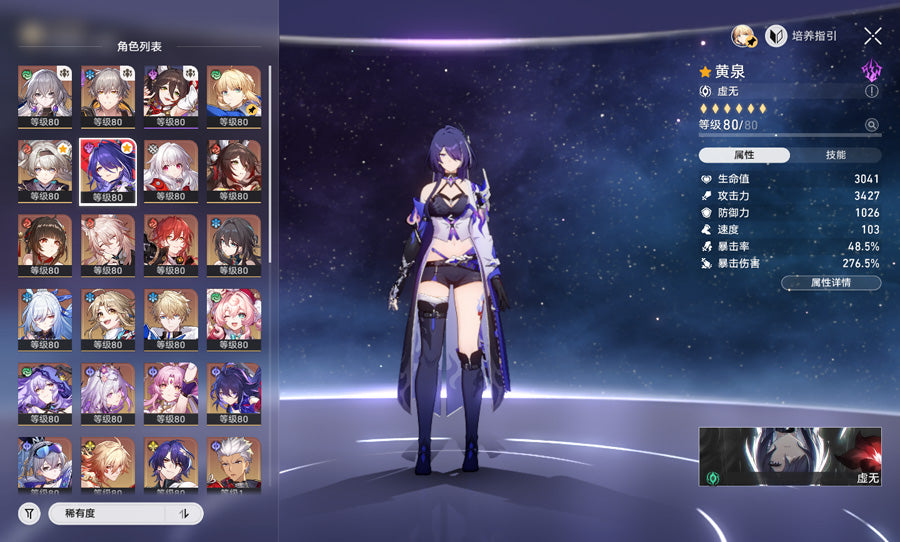900x542 pixels.
Task: Click the magnifier icon beside the level
Action: coord(871,125)
